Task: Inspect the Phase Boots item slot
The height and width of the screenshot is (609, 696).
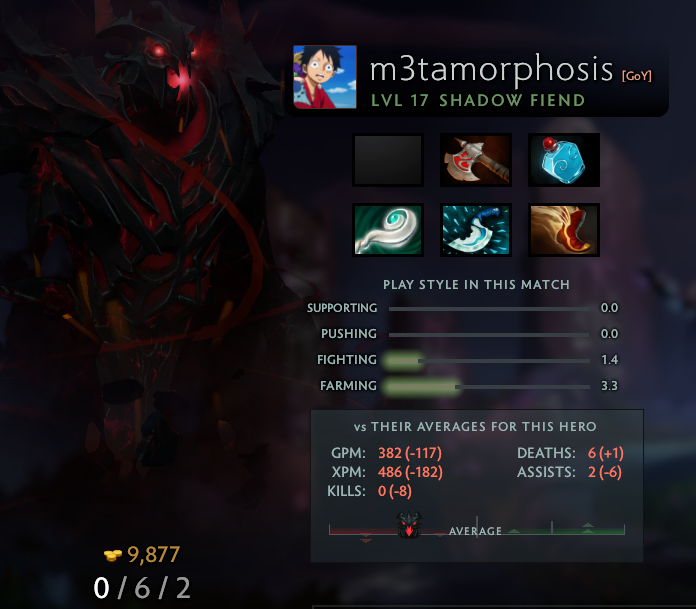Action: pyautogui.click(x=564, y=230)
